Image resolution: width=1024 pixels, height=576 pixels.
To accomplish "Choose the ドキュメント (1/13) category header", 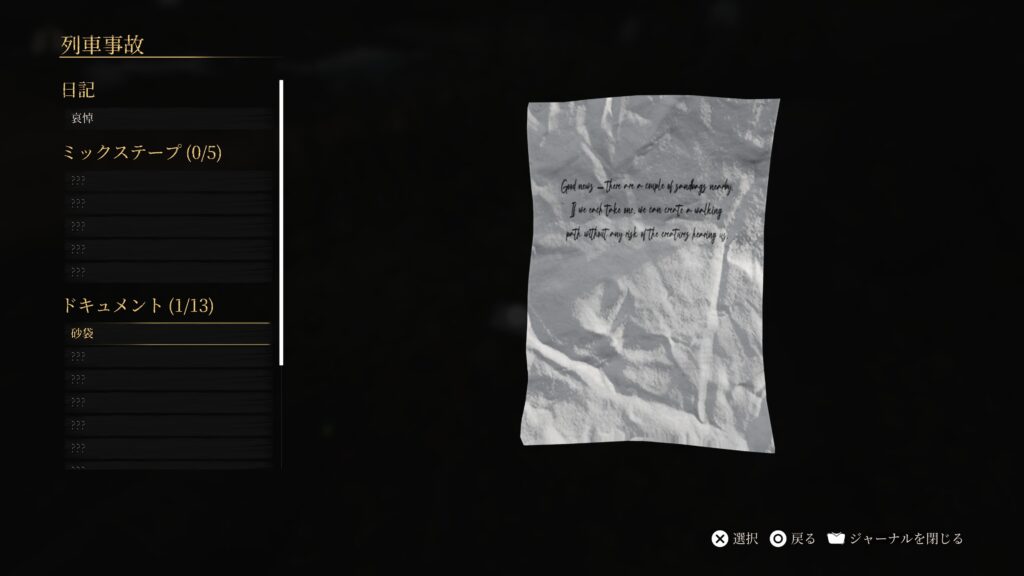I will click(137, 305).
